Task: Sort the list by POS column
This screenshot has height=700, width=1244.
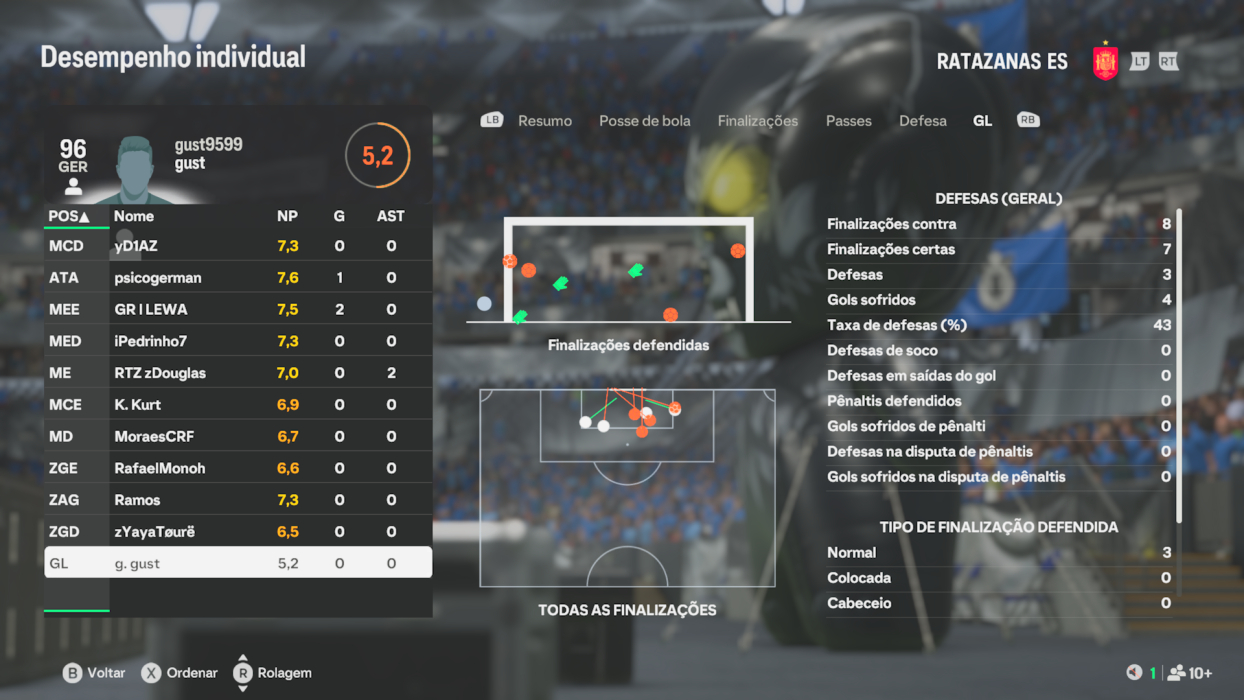Action: (x=69, y=216)
